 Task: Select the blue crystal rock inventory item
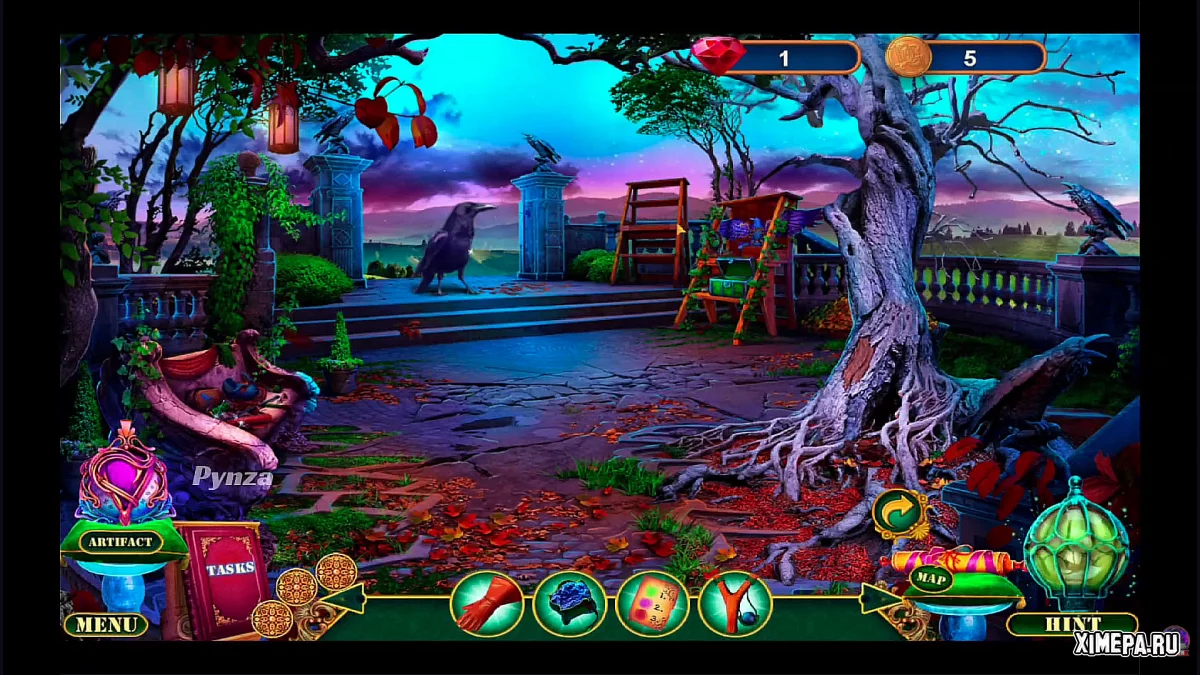click(x=569, y=604)
